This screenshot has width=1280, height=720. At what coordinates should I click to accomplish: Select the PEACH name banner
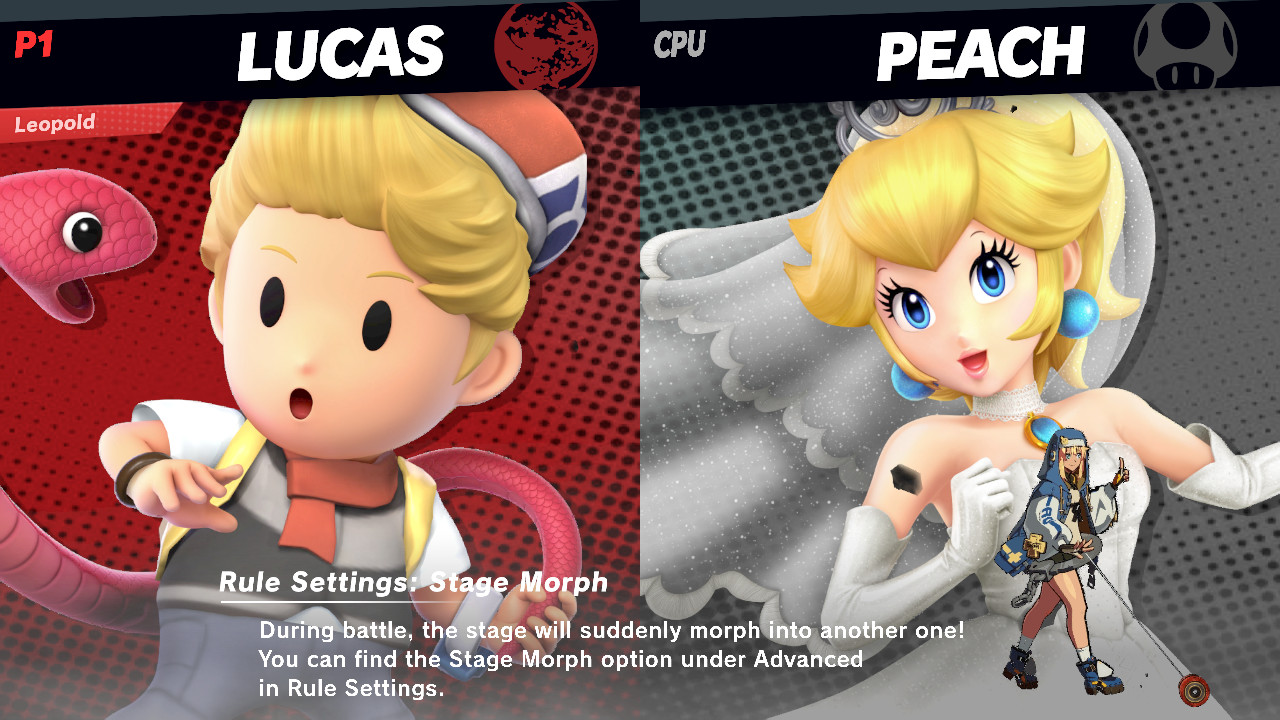coord(980,52)
